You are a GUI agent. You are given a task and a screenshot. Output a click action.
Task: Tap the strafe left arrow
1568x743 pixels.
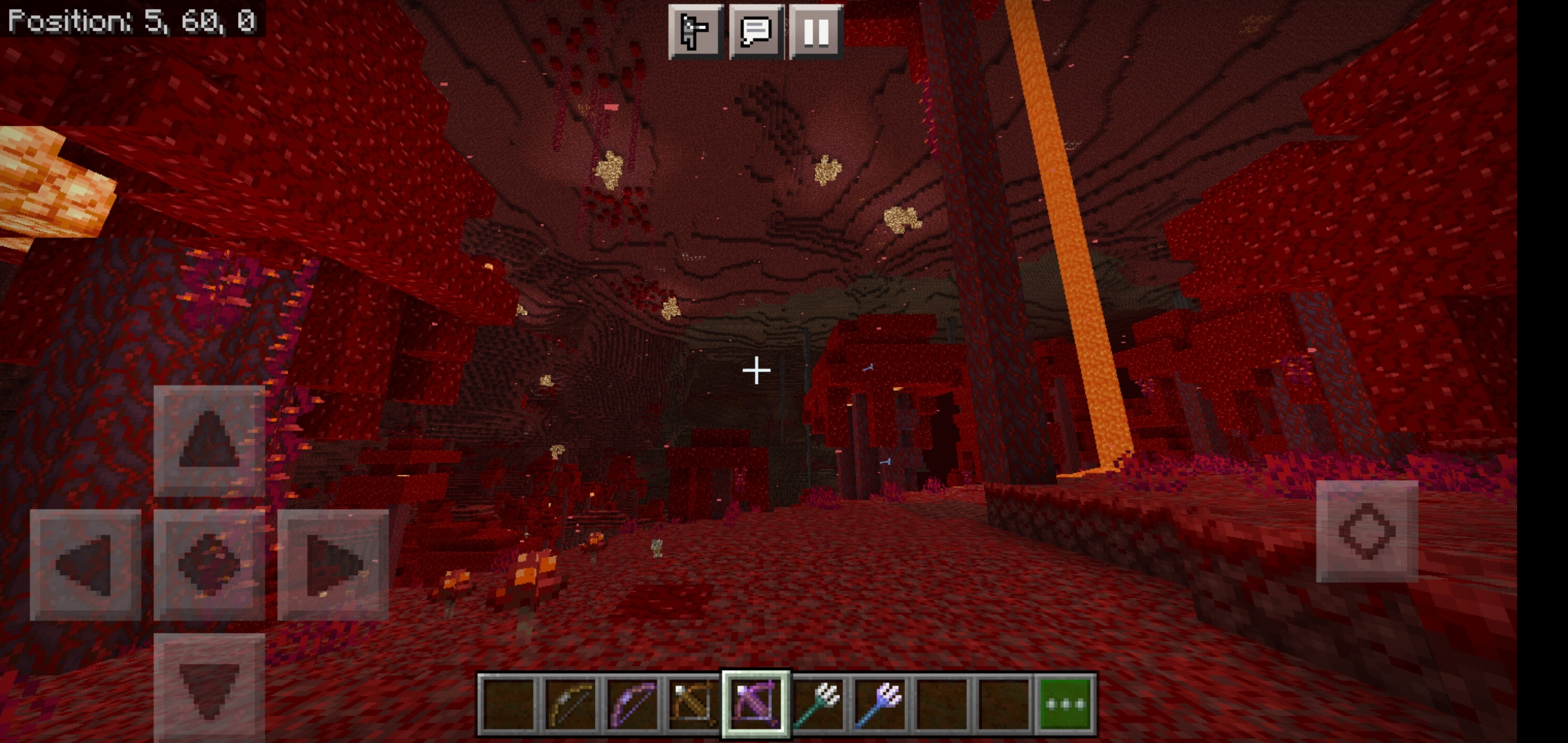pyautogui.click(x=85, y=565)
